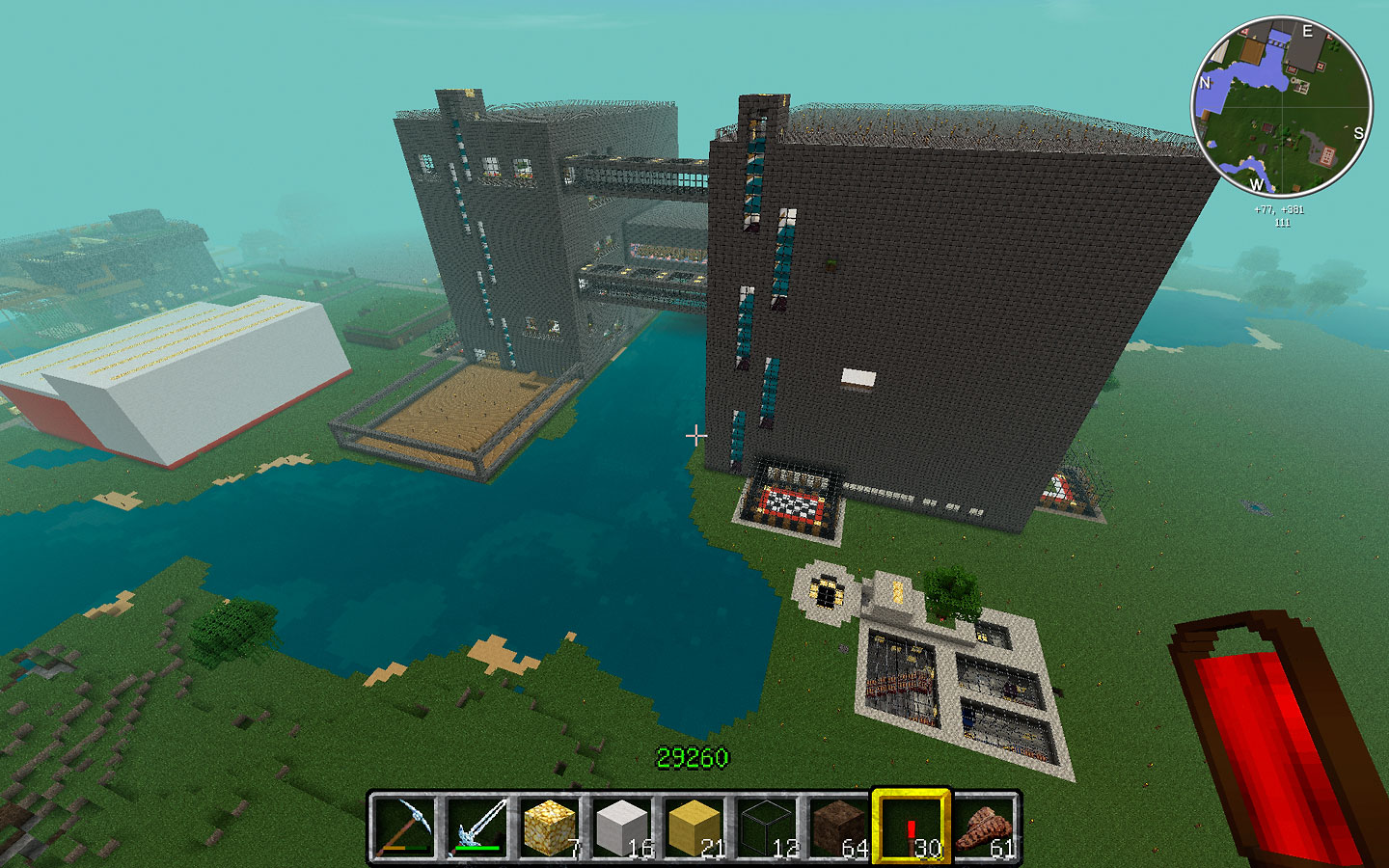Image resolution: width=1389 pixels, height=868 pixels.
Task: Click the circular minimap
Action: click(x=1282, y=104)
